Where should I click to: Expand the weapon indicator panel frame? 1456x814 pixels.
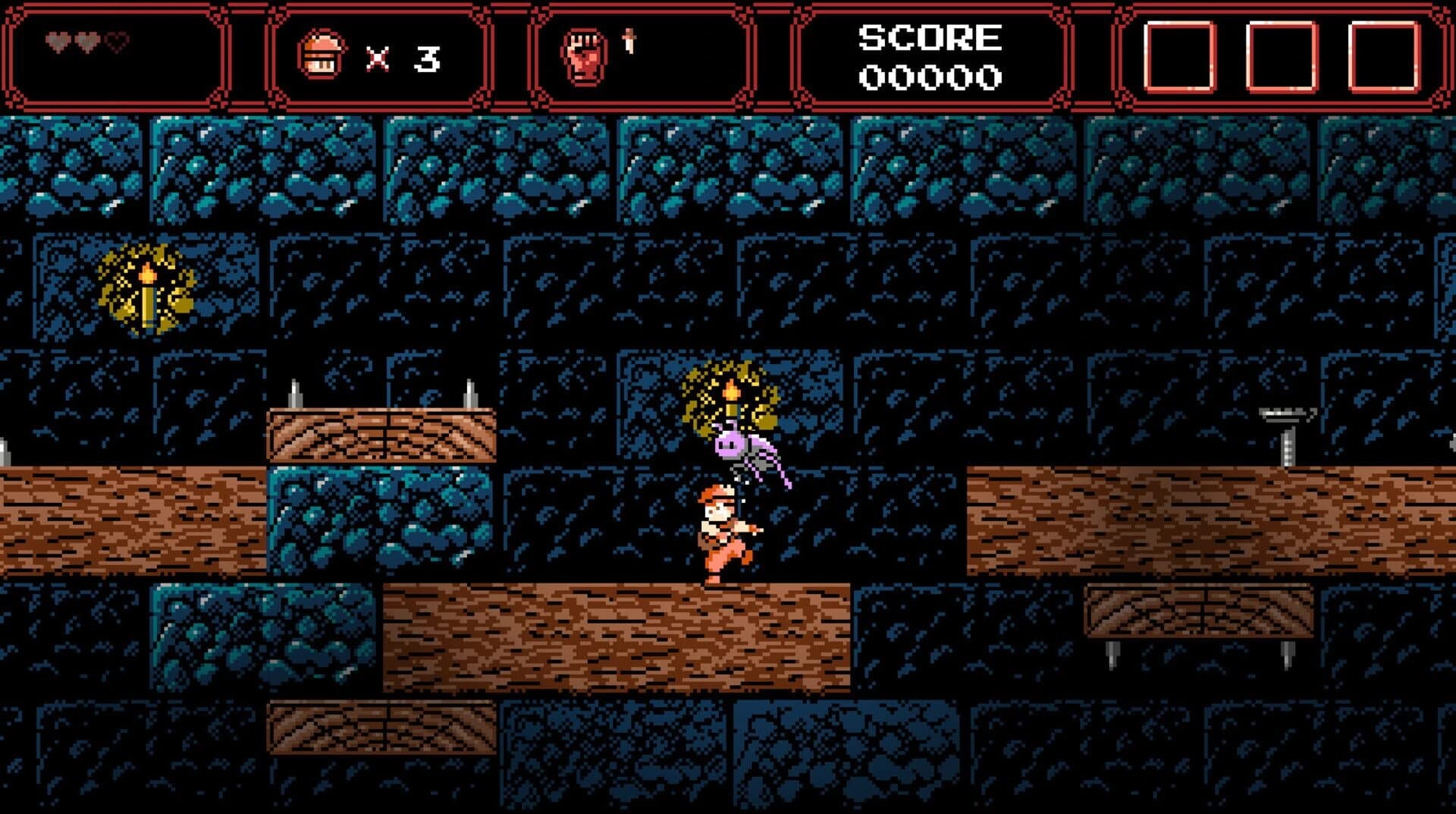point(637,53)
